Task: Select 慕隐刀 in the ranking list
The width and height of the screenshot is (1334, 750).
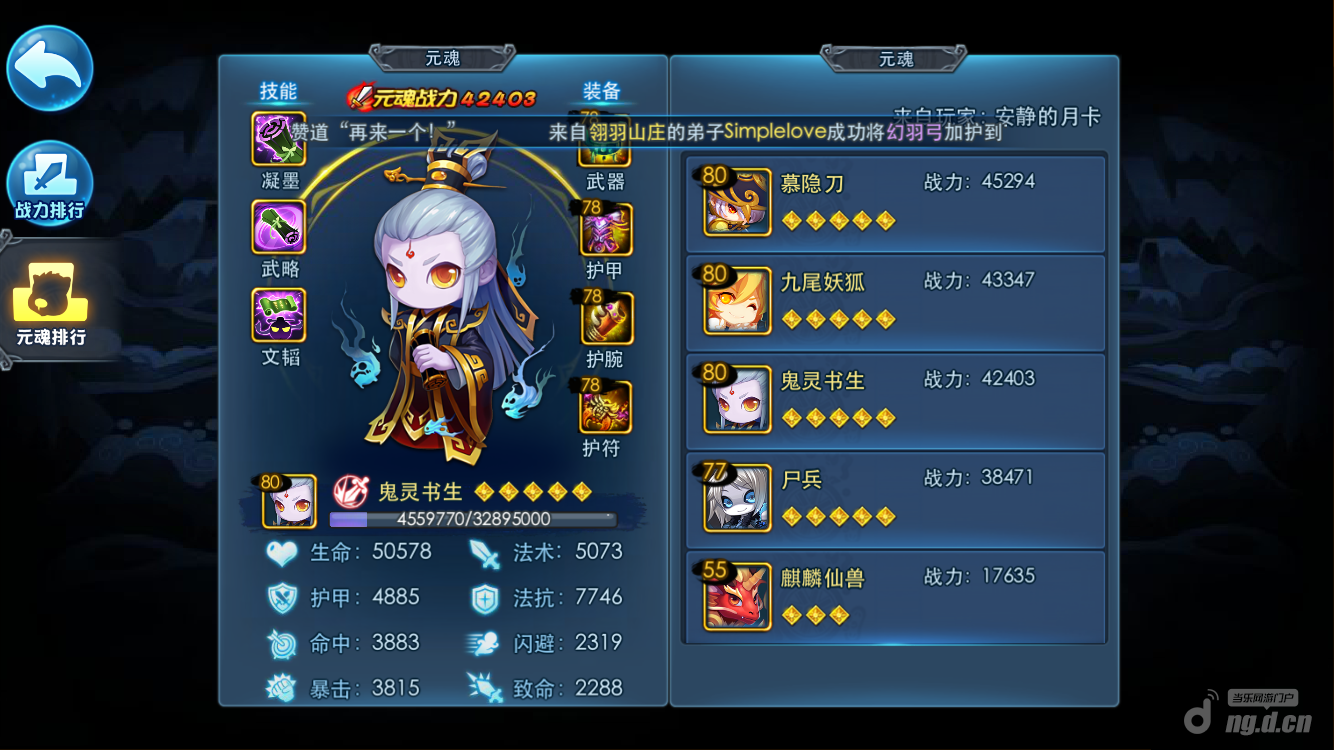Action: pyautogui.click(x=895, y=203)
